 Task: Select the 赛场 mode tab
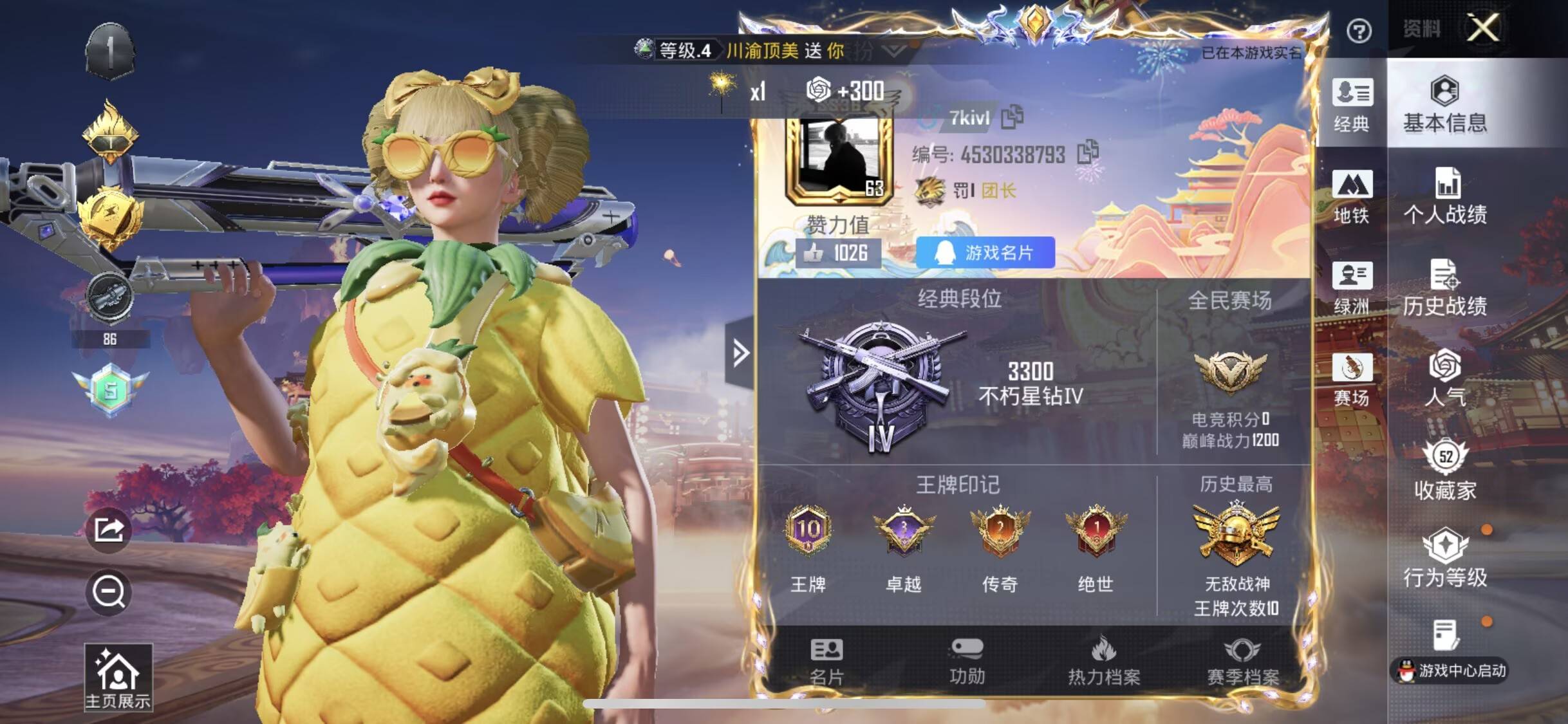1352,380
